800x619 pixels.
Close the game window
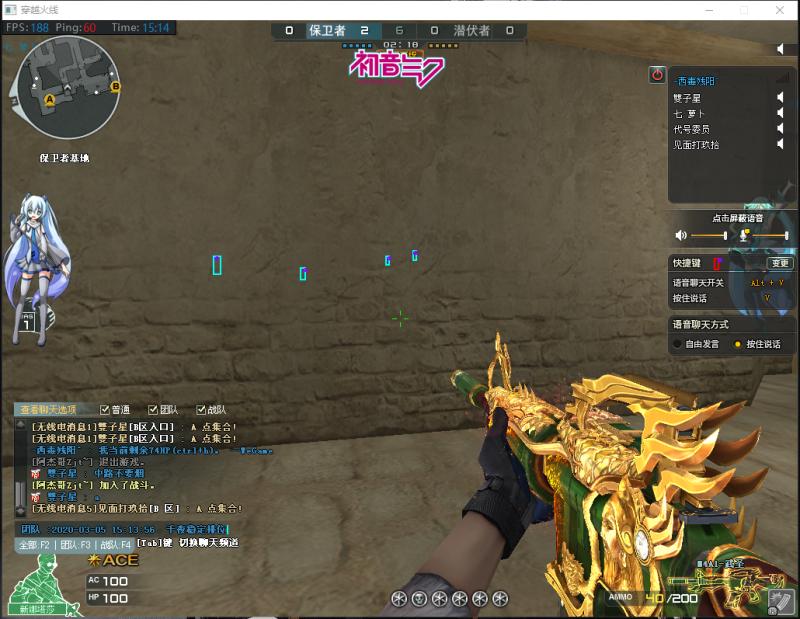click(x=781, y=9)
